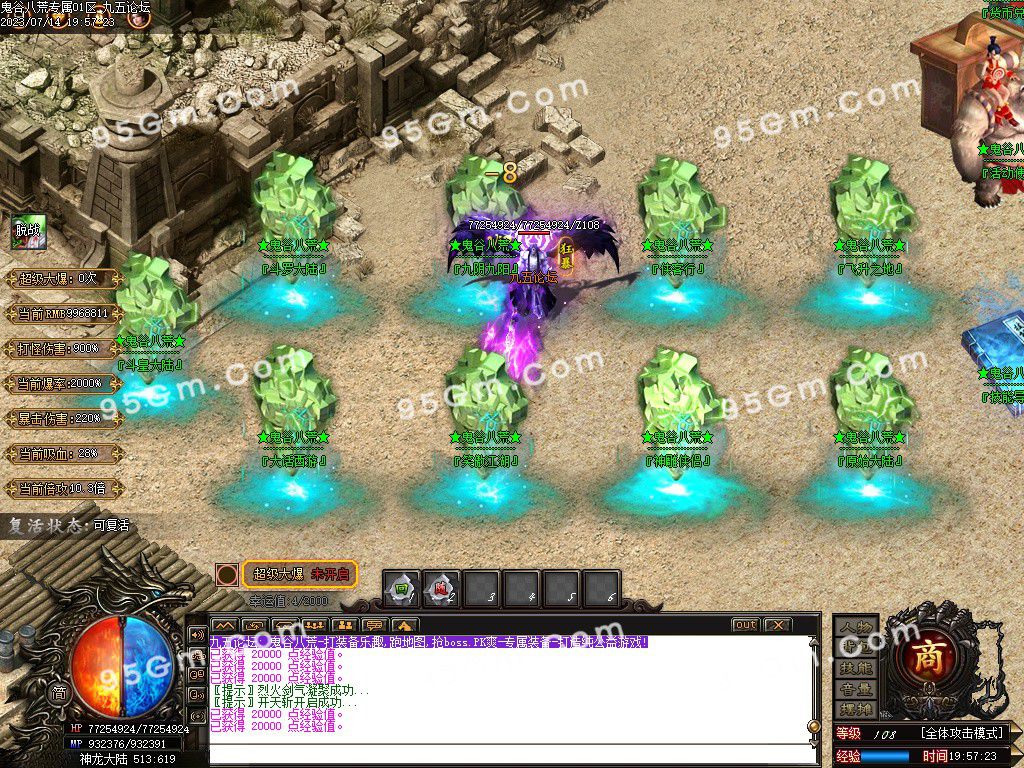Click the 'out' button above the chat

pos(745,625)
